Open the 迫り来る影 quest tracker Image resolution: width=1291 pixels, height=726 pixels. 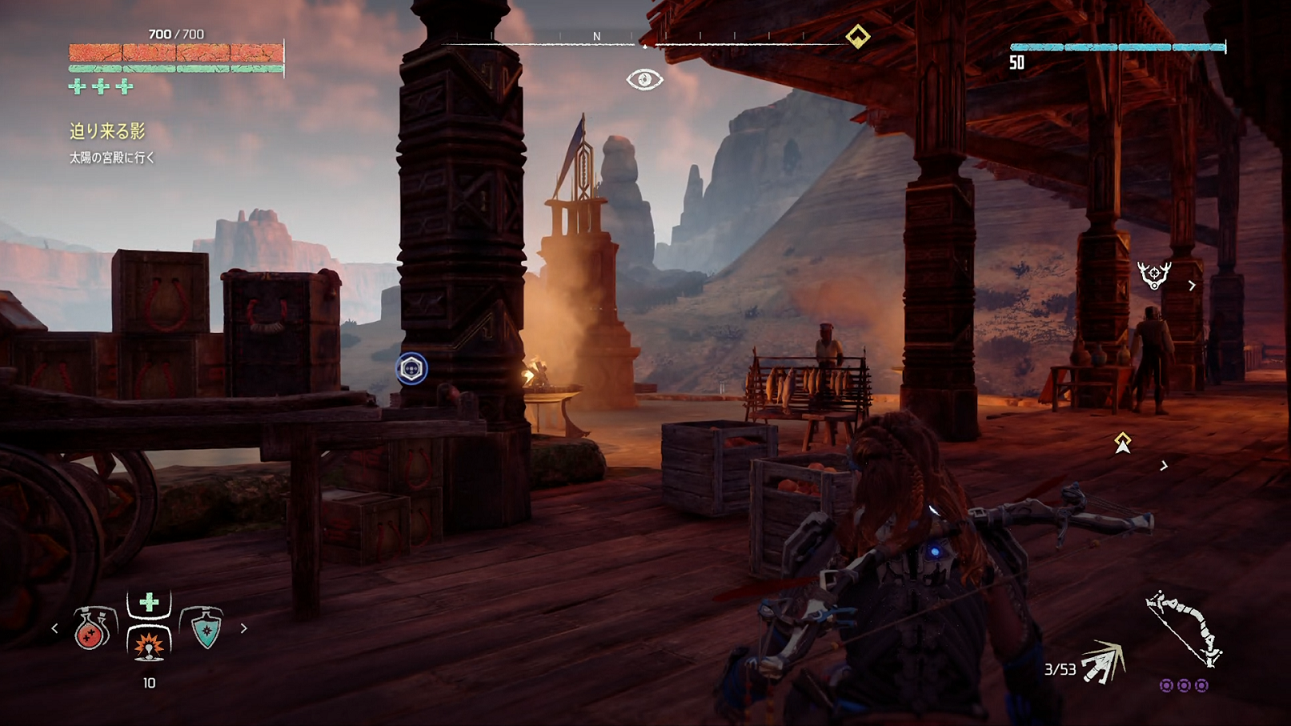[x=107, y=131]
